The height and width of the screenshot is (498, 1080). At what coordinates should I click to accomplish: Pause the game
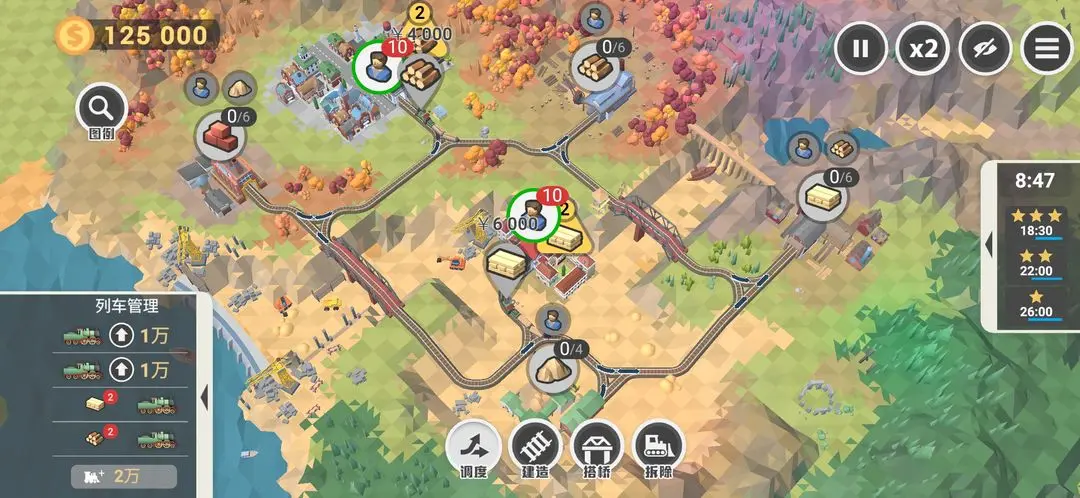click(861, 48)
